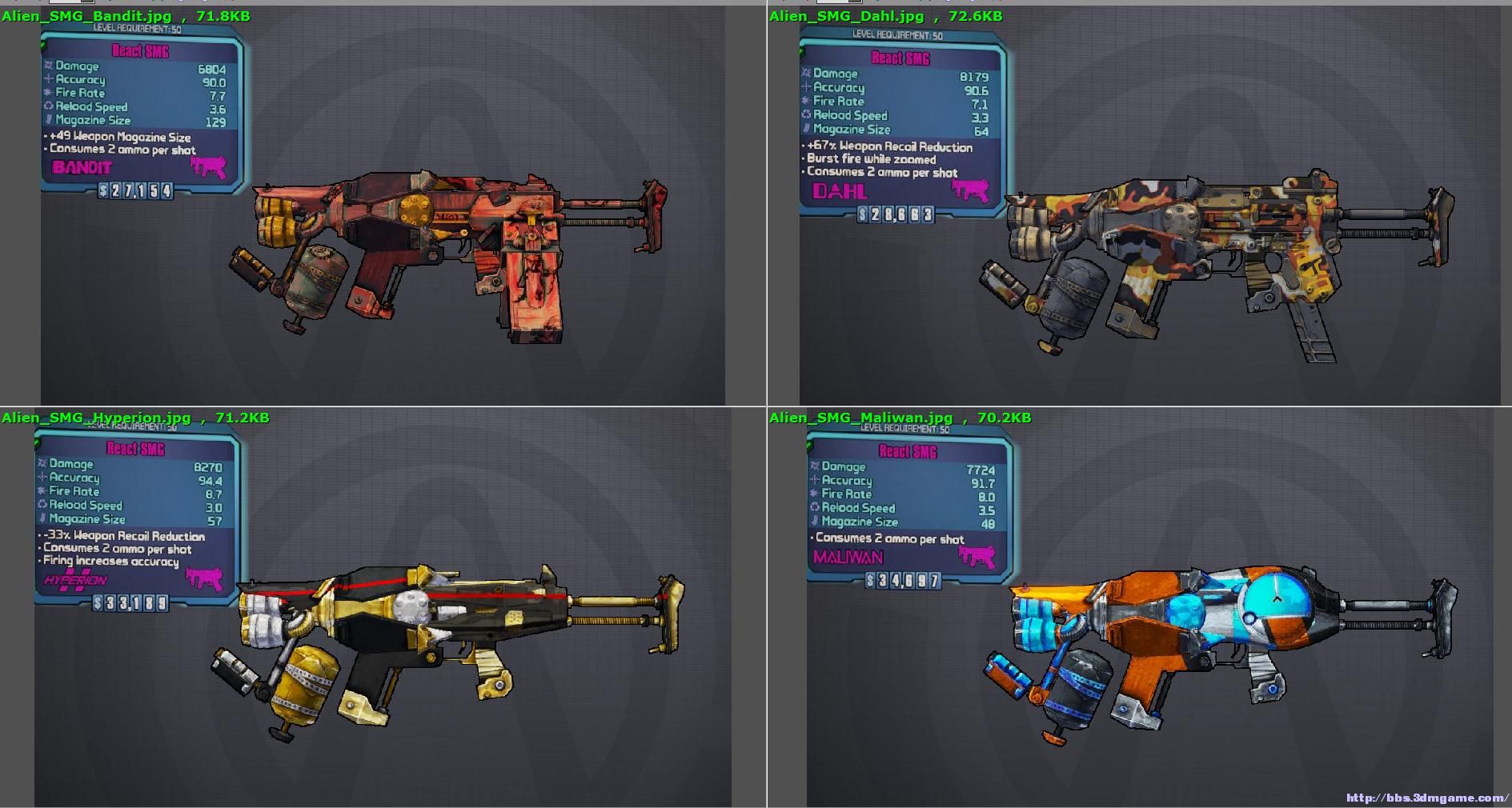This screenshot has width=1512, height=808.
Task: Select the Damage icon on the Bandit card
Action: click(50, 66)
